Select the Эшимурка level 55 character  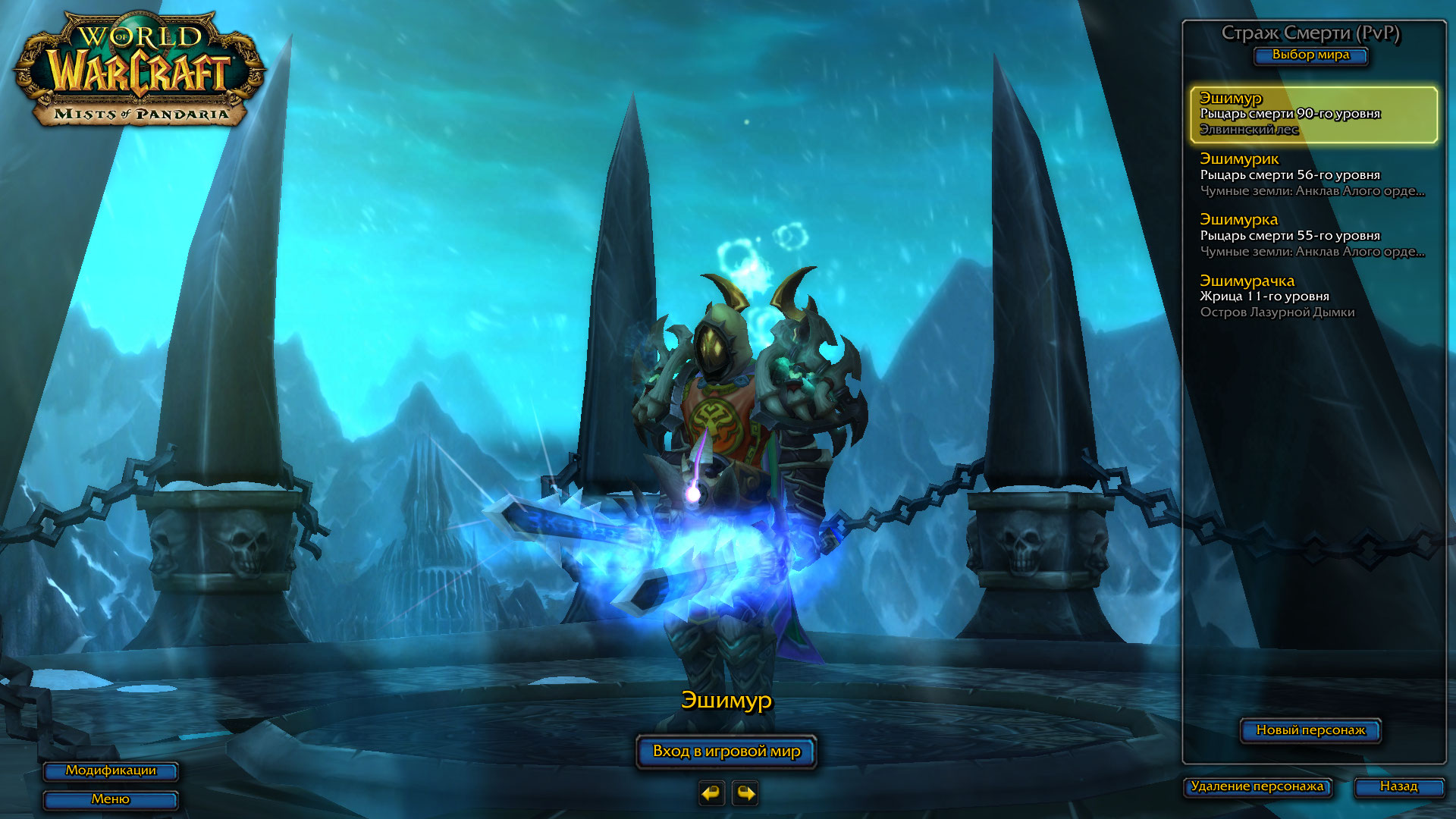[1313, 235]
